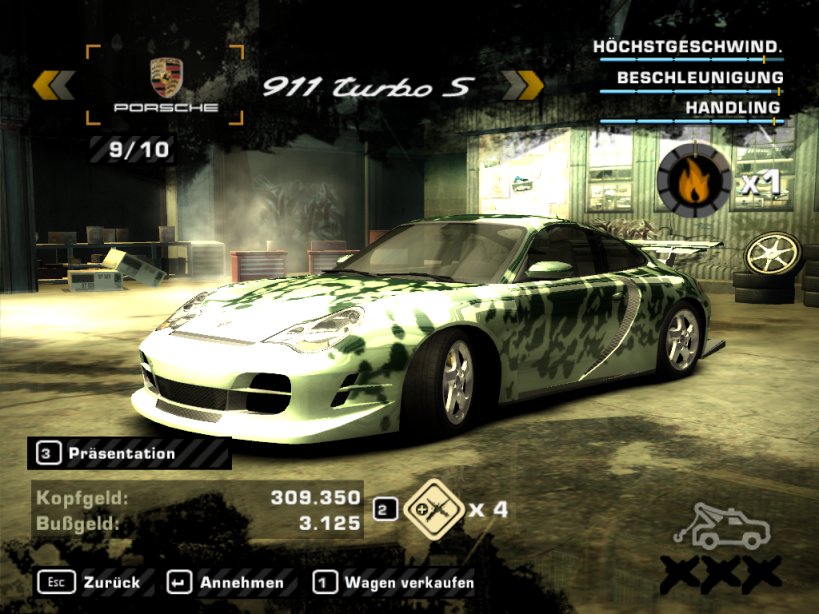Go back with Zurück
Image resolution: width=819 pixels, height=614 pixels.
click(x=89, y=582)
